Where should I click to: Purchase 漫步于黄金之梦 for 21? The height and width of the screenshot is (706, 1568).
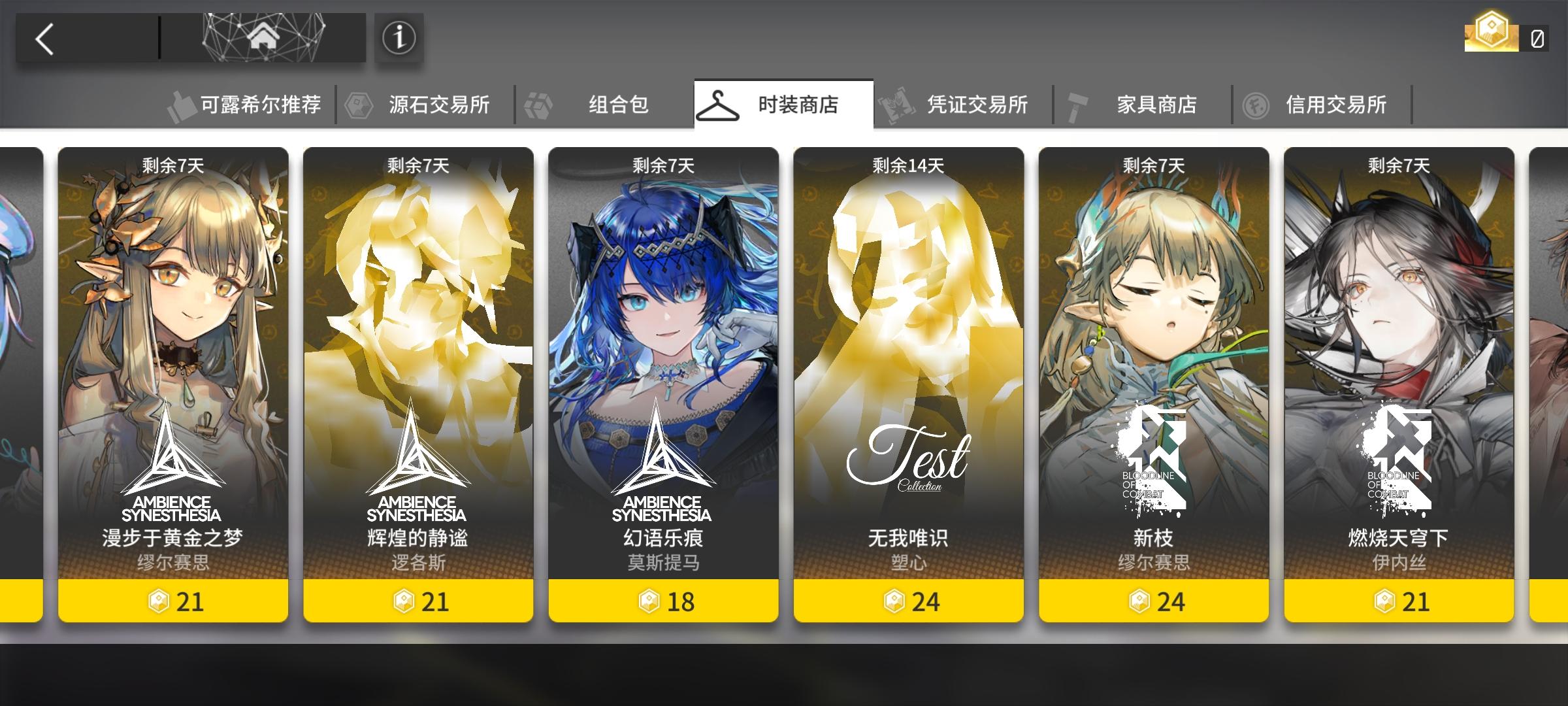click(x=174, y=601)
